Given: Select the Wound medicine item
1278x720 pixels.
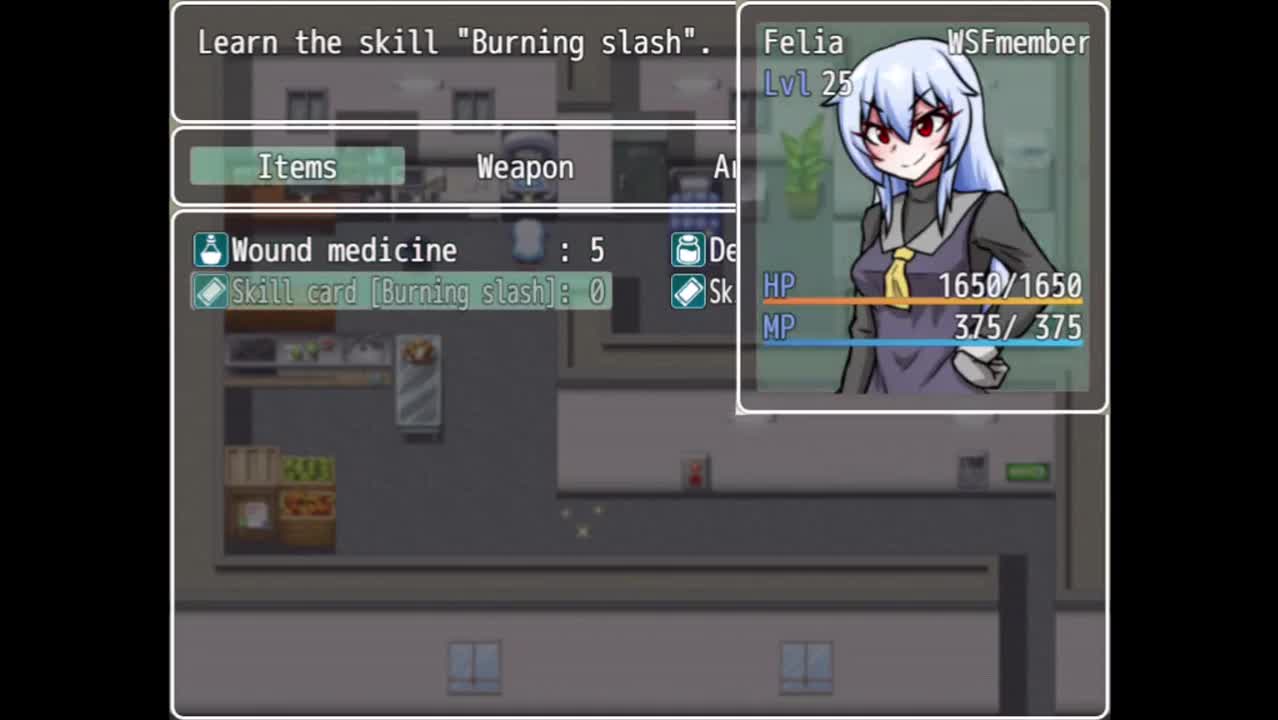Looking at the screenshot, I should point(400,250).
